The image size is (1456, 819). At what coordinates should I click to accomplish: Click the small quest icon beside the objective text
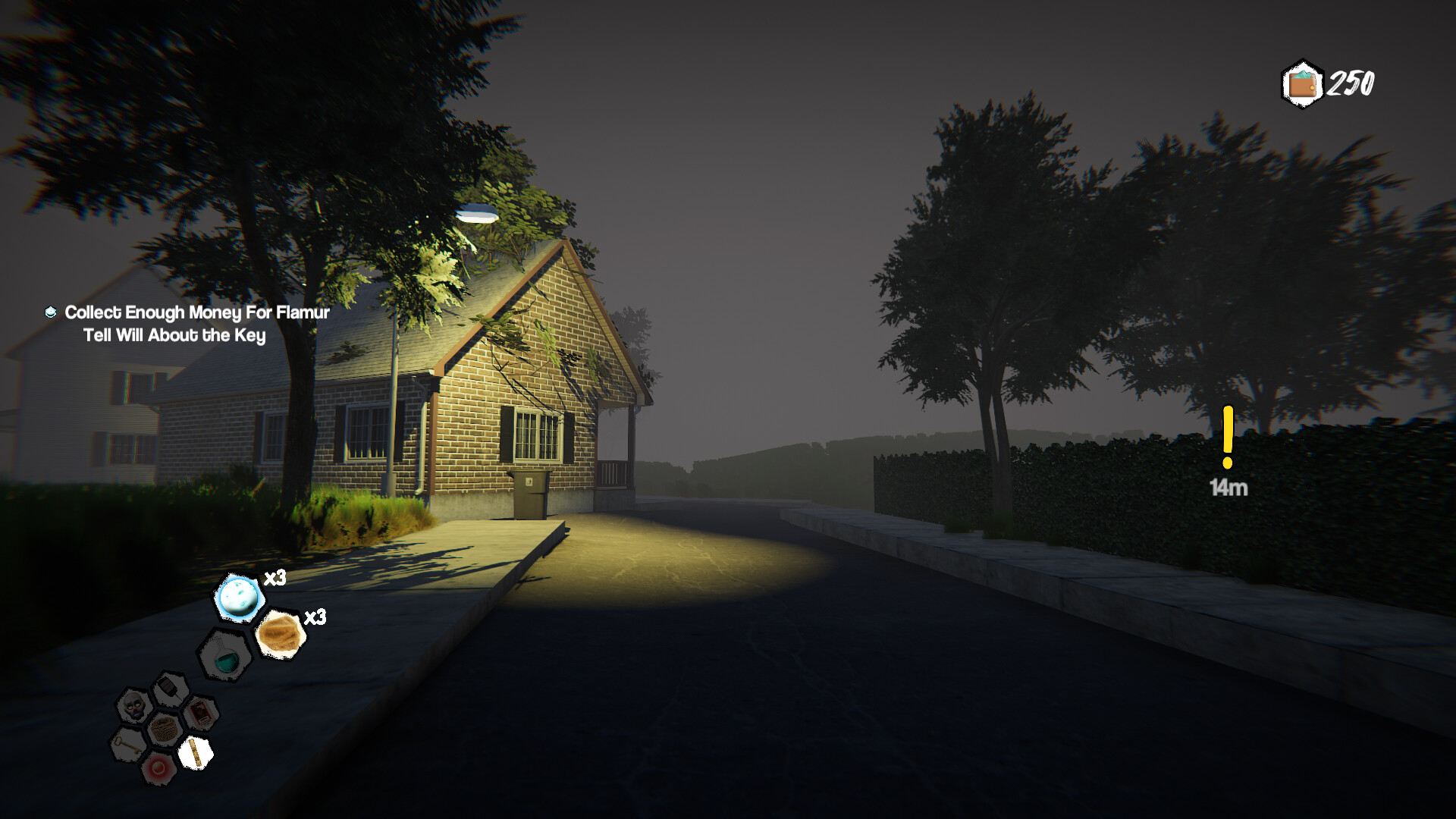point(50,311)
